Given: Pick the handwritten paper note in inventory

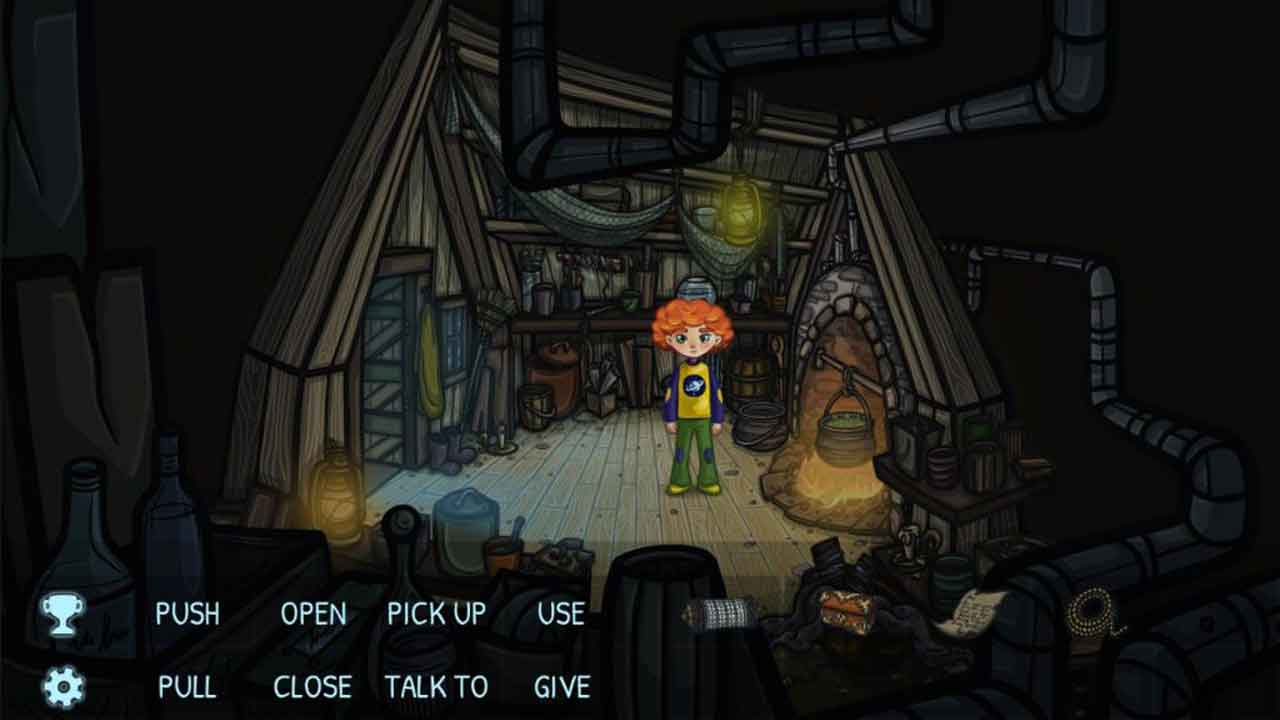Looking at the screenshot, I should (971, 611).
